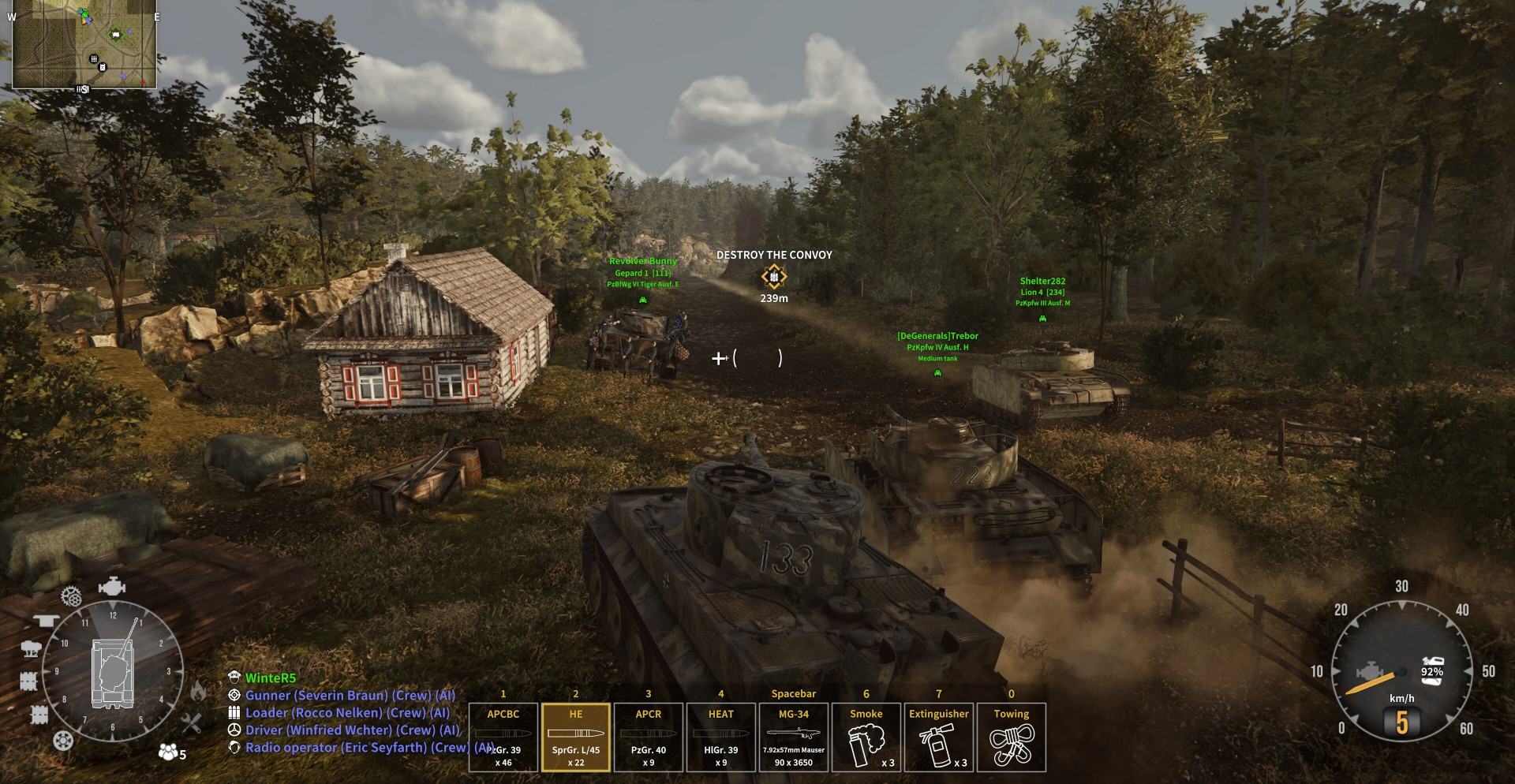Click the WinteR5 commander name
The width and height of the screenshot is (1515, 784).
click(270, 678)
